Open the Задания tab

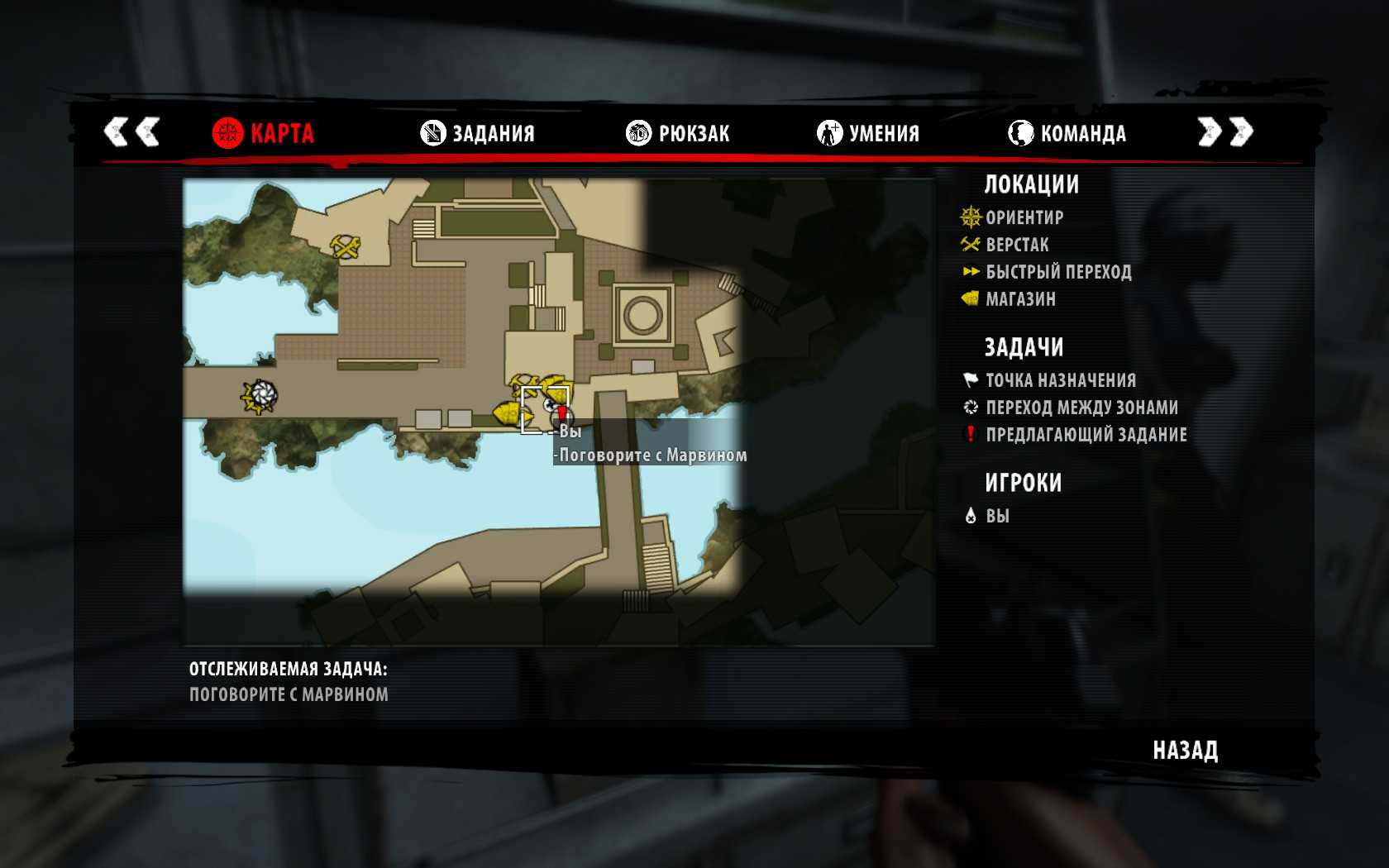[x=478, y=132]
